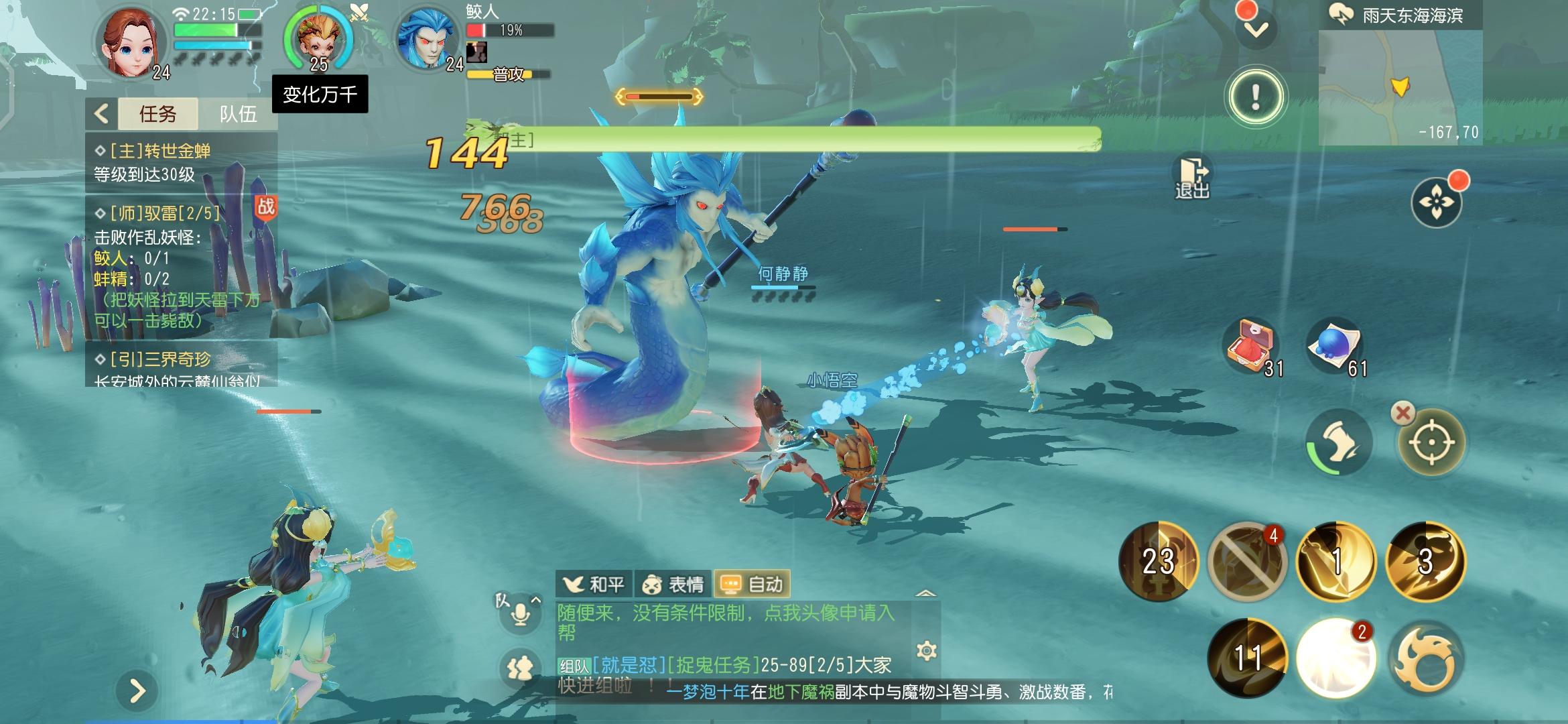This screenshot has width=1568, height=724.
Task: Tap the target lock crosshair button
Action: pos(1431,442)
